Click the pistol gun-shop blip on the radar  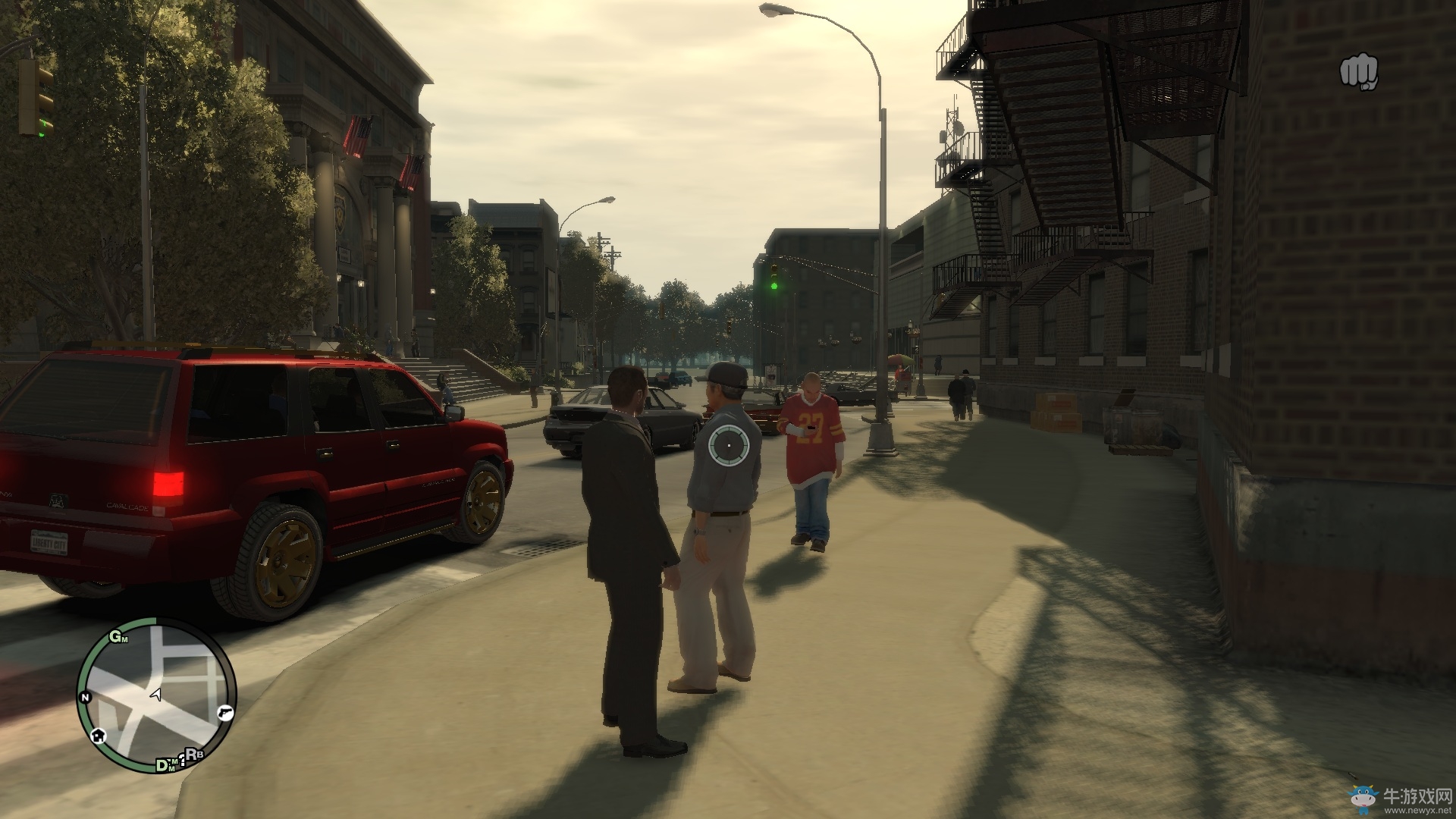225,713
